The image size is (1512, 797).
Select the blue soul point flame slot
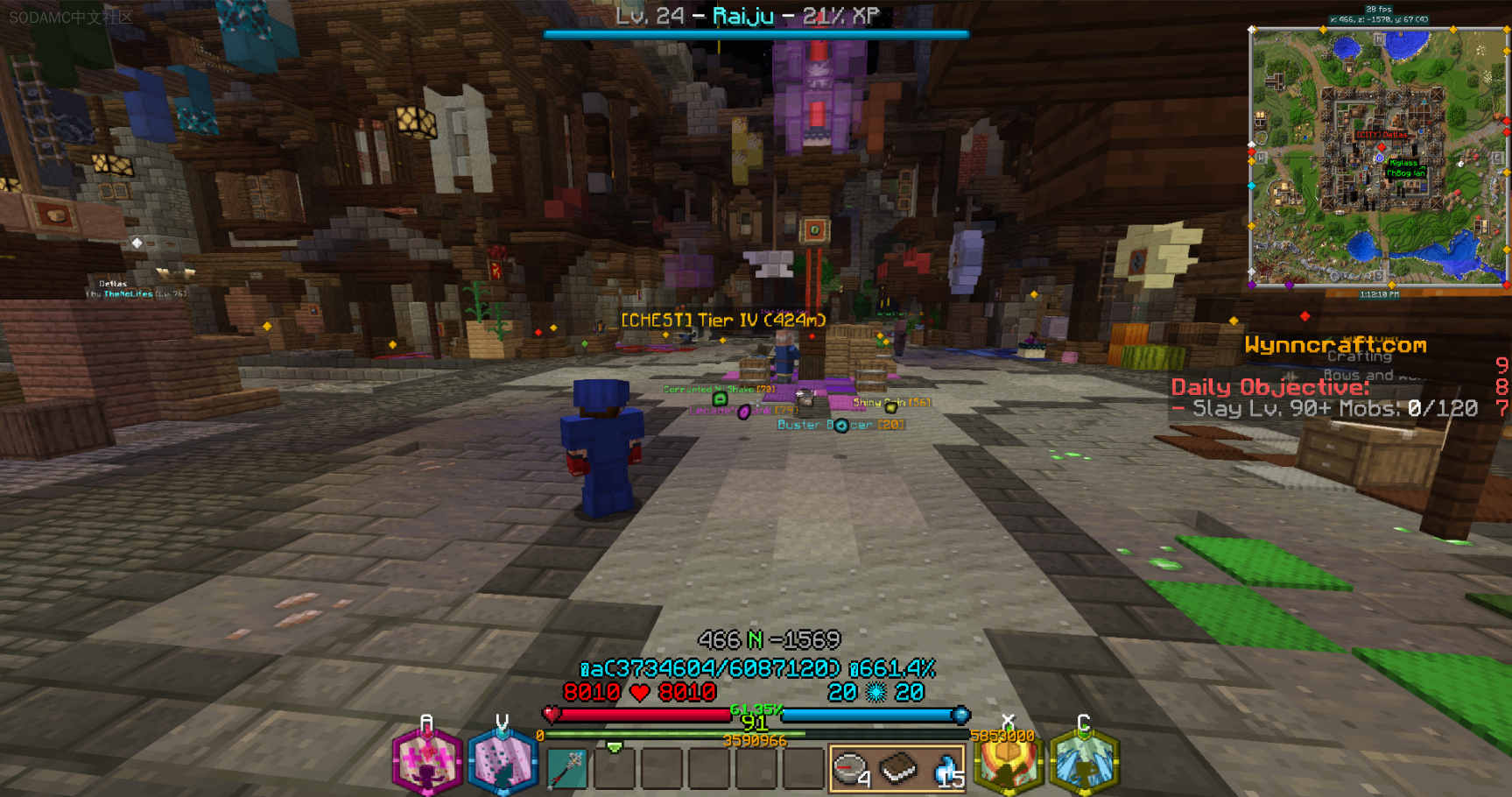point(945,768)
